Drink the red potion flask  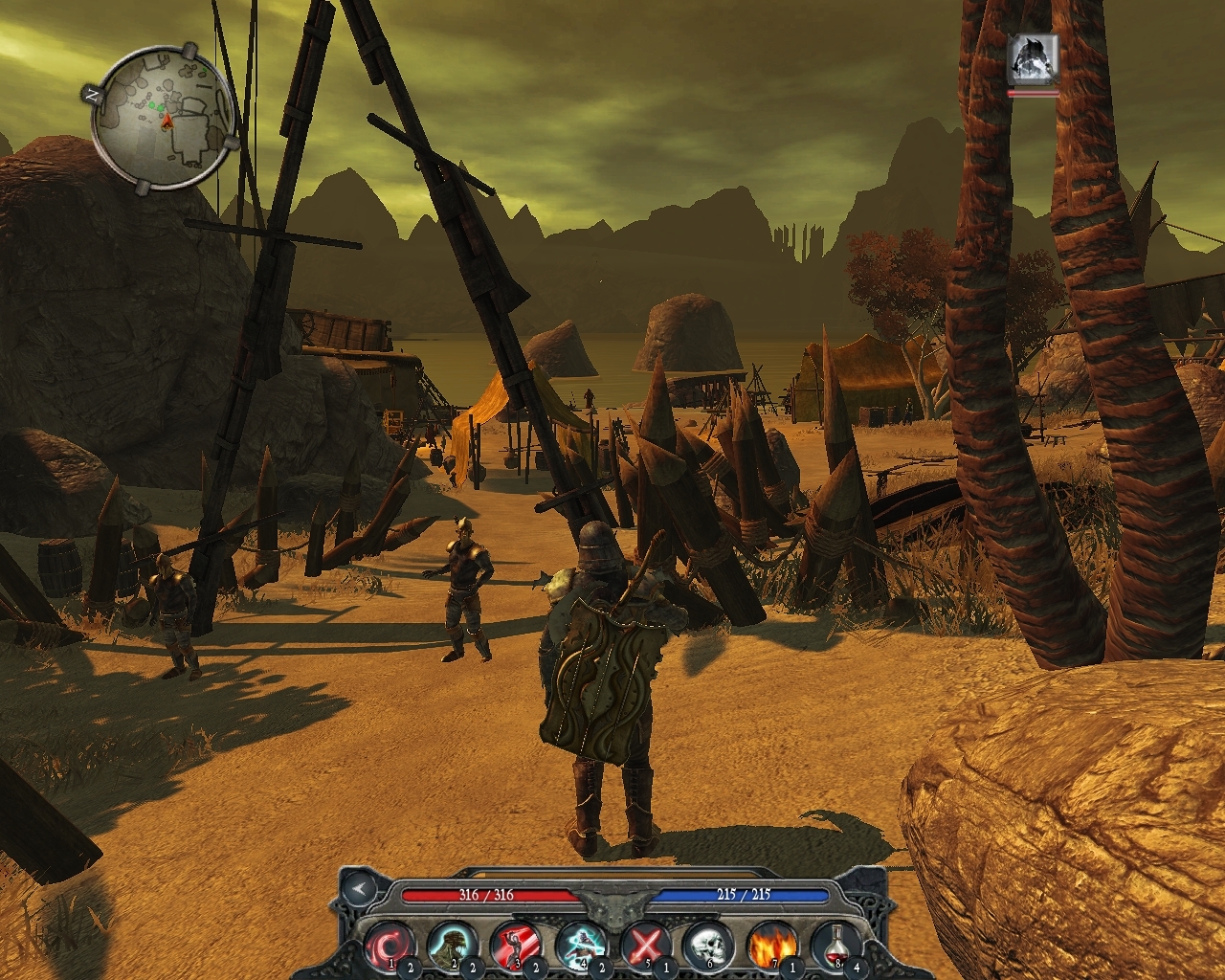(835, 946)
